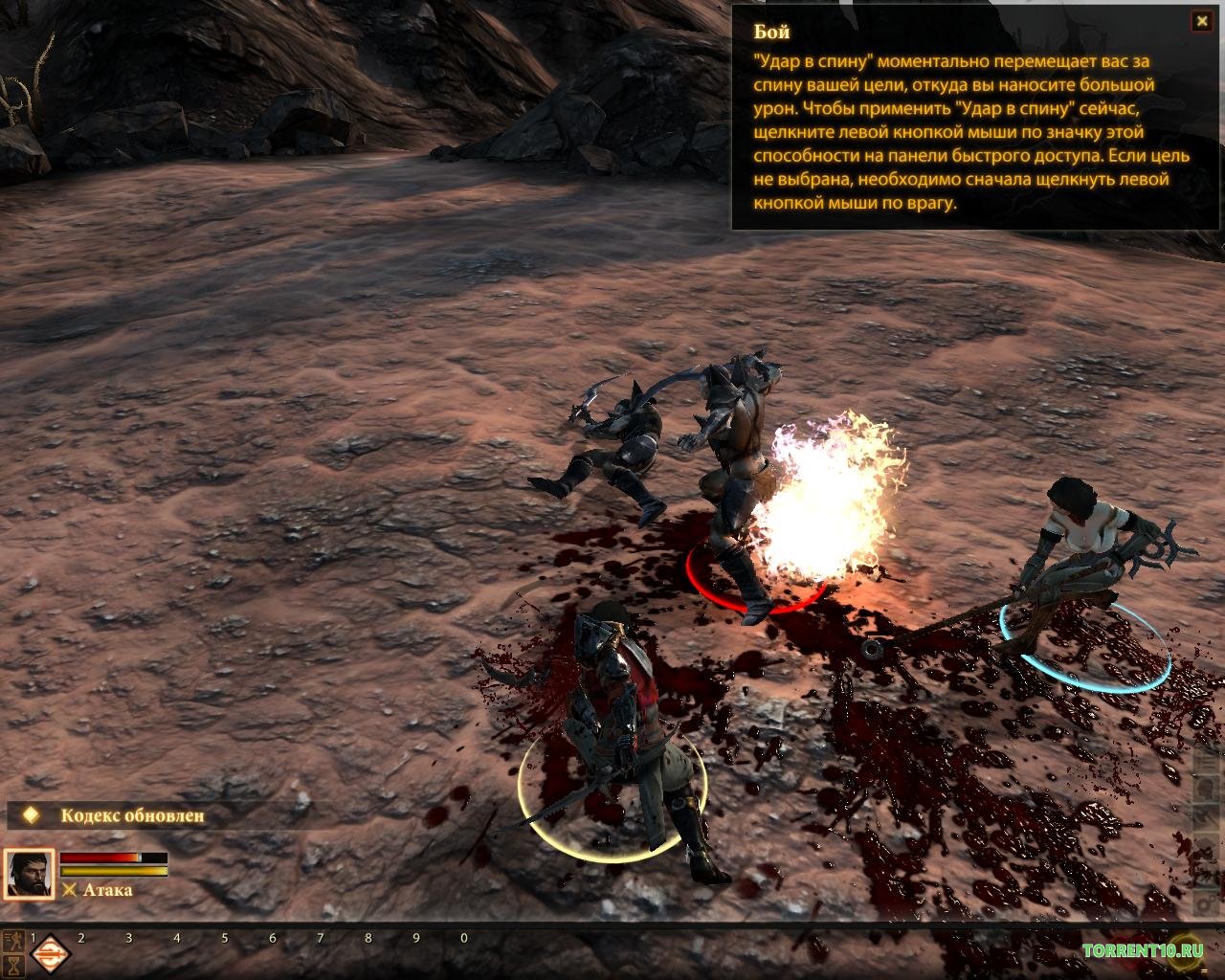This screenshot has height=980, width=1225.
Task: Toggle the running figure party movement button
Action: [13, 940]
